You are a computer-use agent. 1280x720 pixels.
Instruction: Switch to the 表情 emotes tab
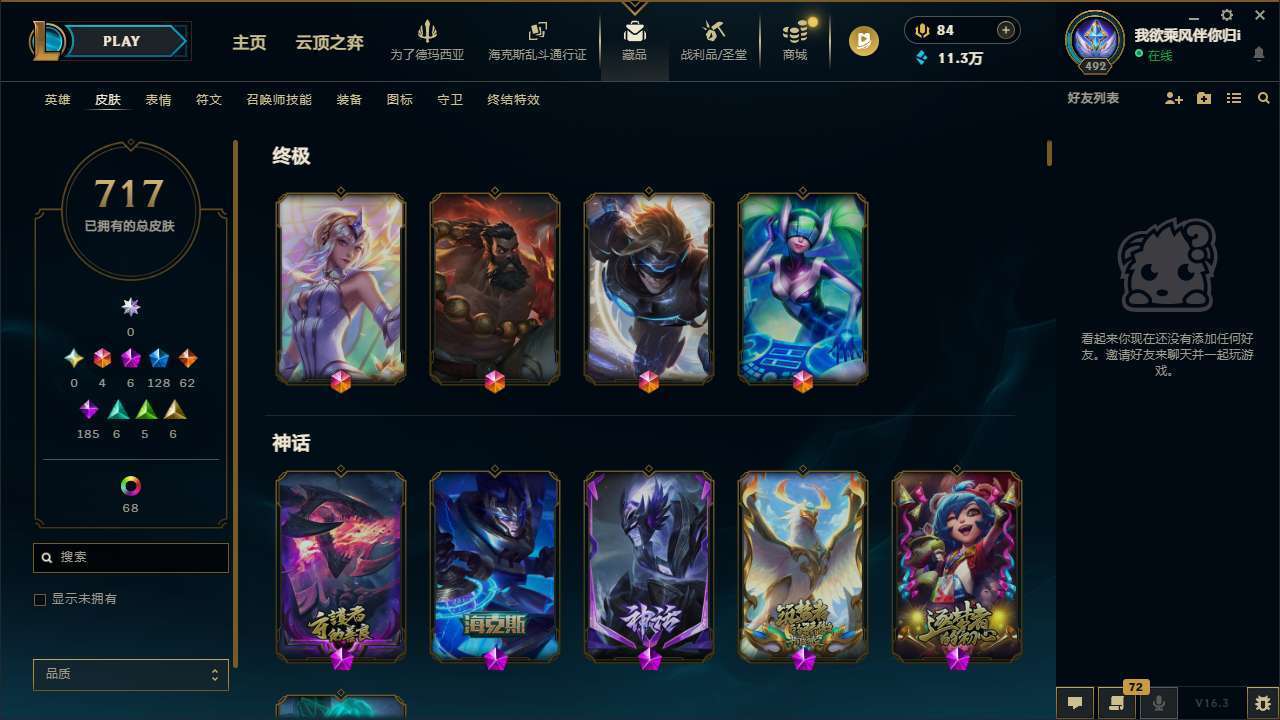click(158, 100)
